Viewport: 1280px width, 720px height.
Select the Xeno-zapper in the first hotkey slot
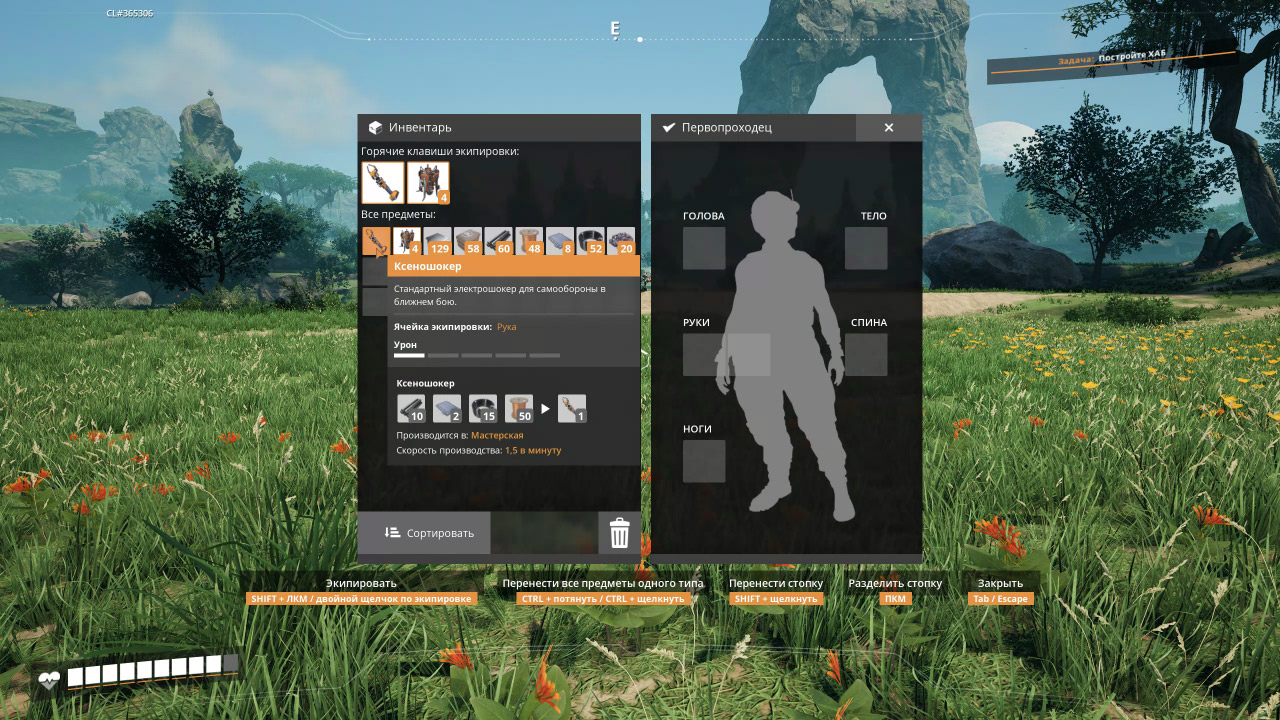(x=382, y=183)
